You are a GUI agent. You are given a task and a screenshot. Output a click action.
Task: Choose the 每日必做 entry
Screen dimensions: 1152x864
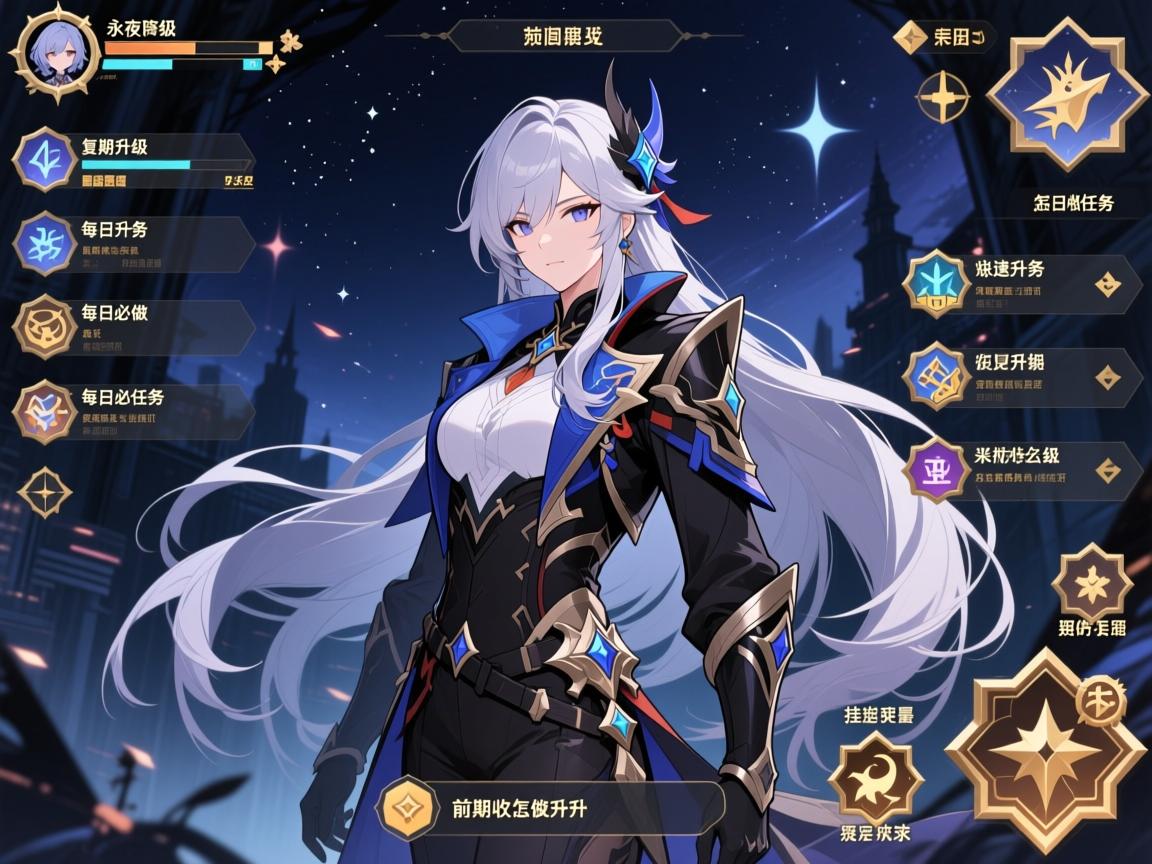135,327
